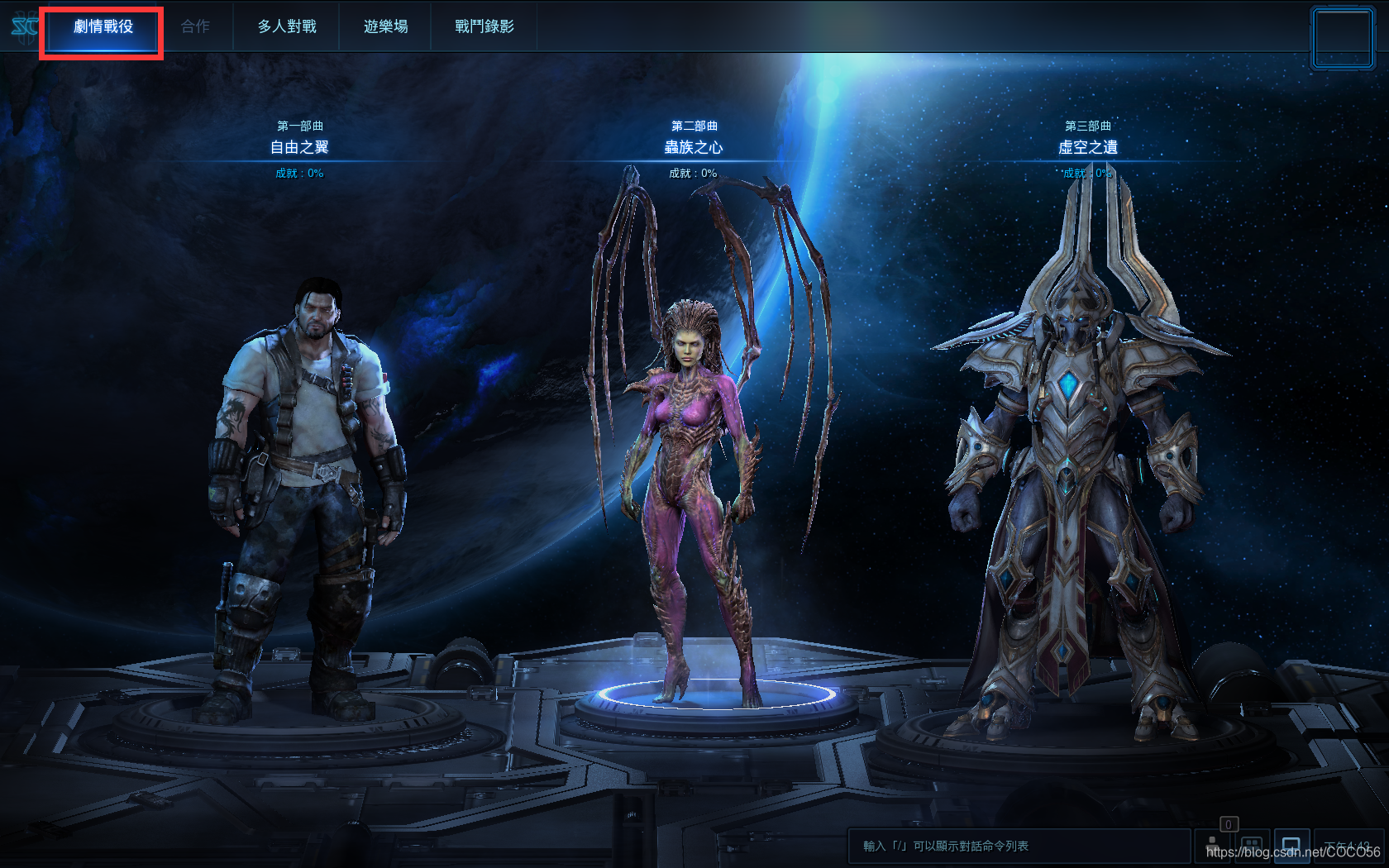View achievements for 虛空之遺 showing 0%
This screenshot has width=1389, height=868.
click(x=1087, y=174)
